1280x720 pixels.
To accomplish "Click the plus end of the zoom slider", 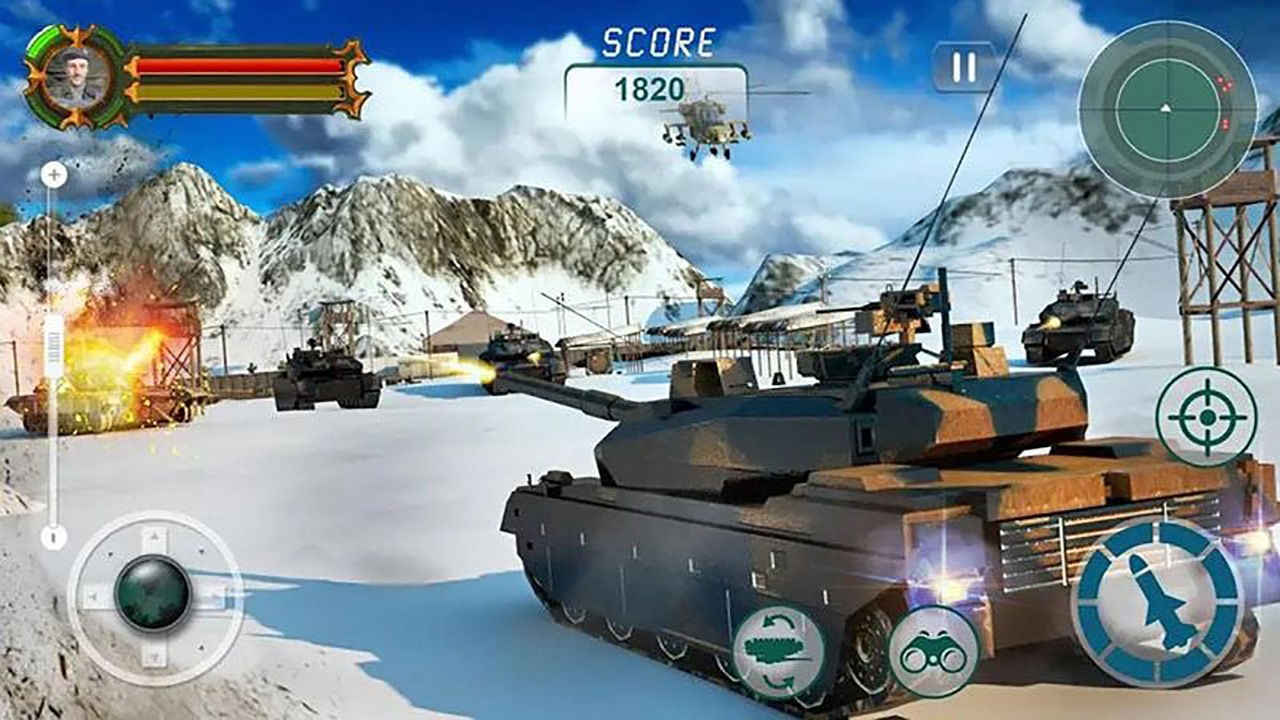I will [54, 176].
